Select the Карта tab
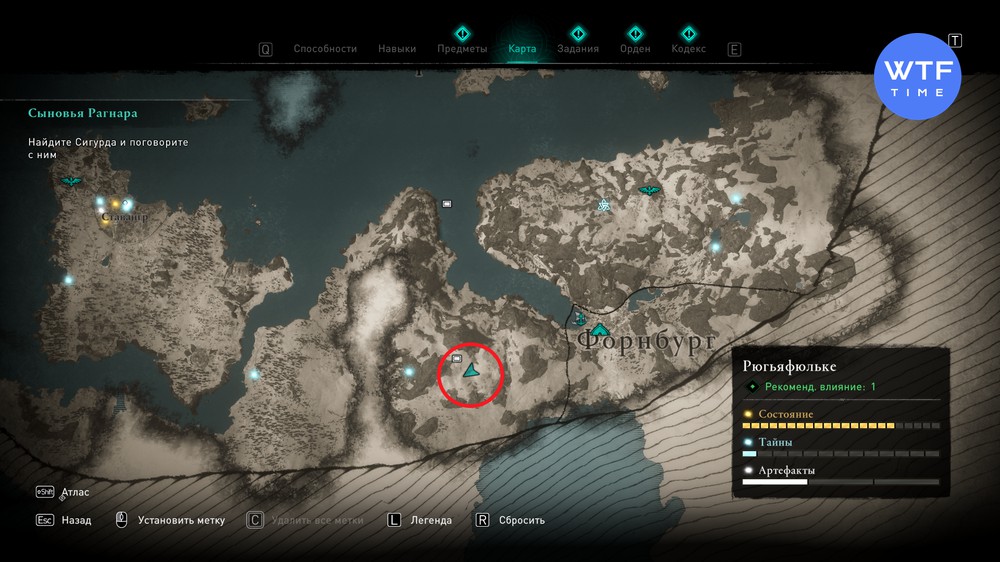The height and width of the screenshot is (562, 1000). coord(522,49)
